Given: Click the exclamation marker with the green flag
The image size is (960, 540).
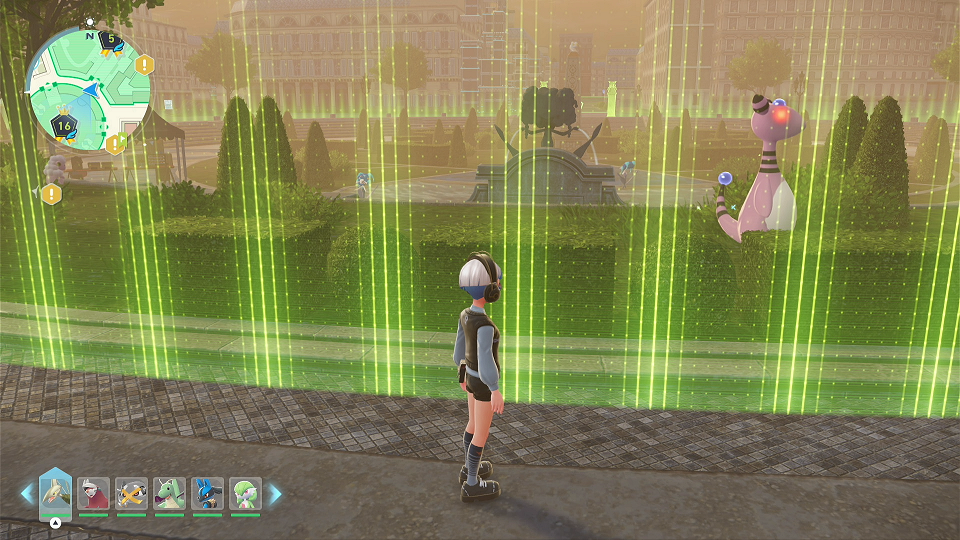Looking at the screenshot, I should [114, 144].
